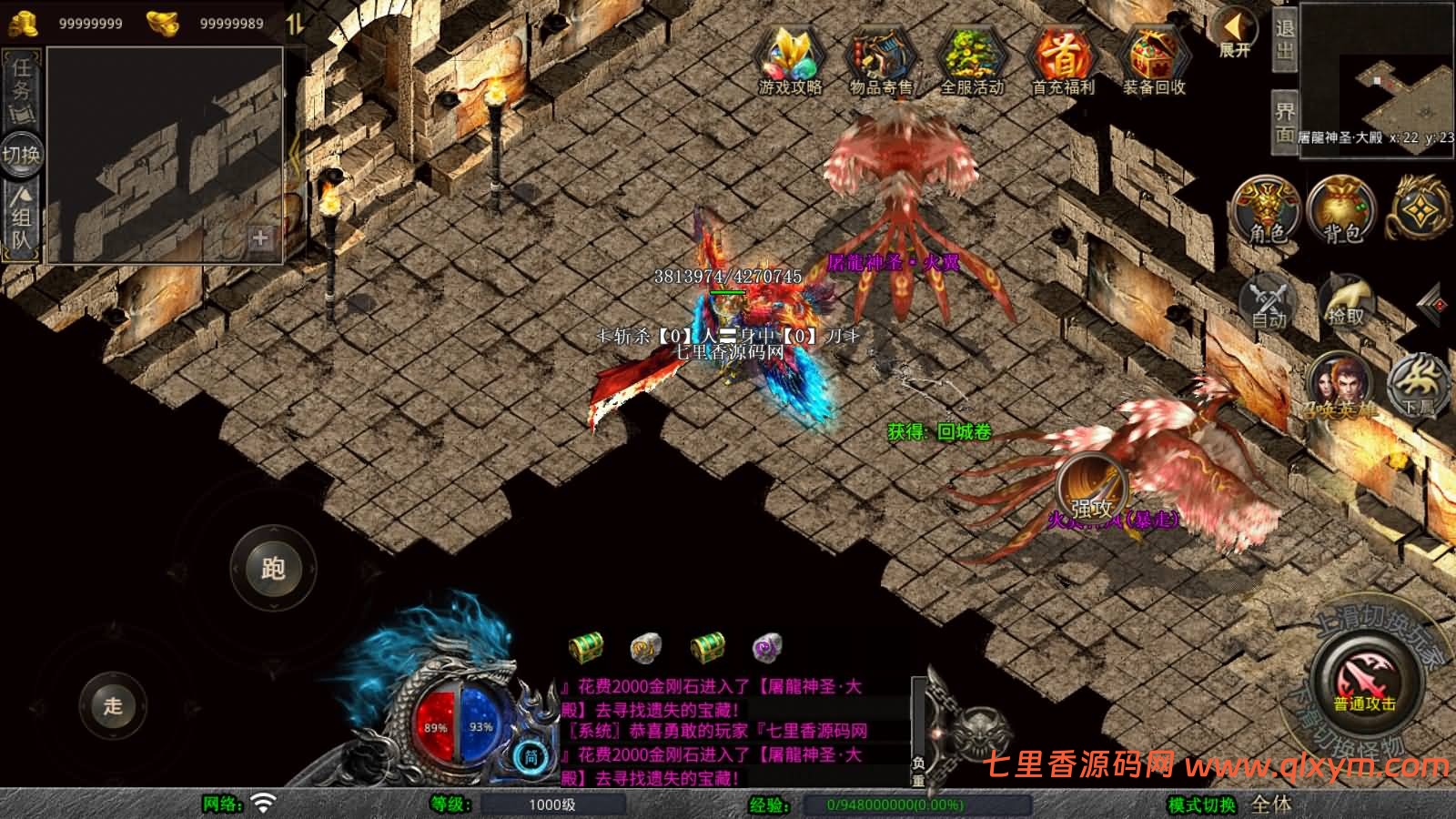1456x819 pixels.
Task: Tap the 跑 run button
Action: [x=273, y=568]
